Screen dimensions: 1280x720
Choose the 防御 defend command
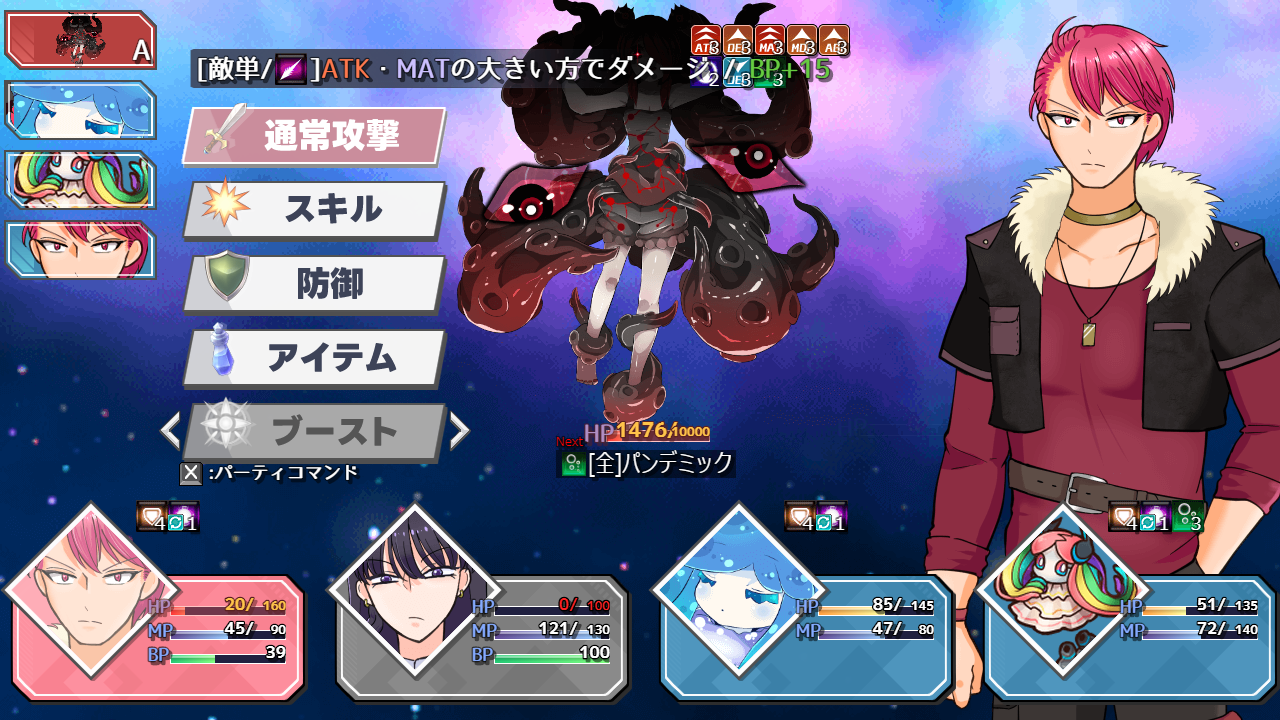[x=315, y=284]
